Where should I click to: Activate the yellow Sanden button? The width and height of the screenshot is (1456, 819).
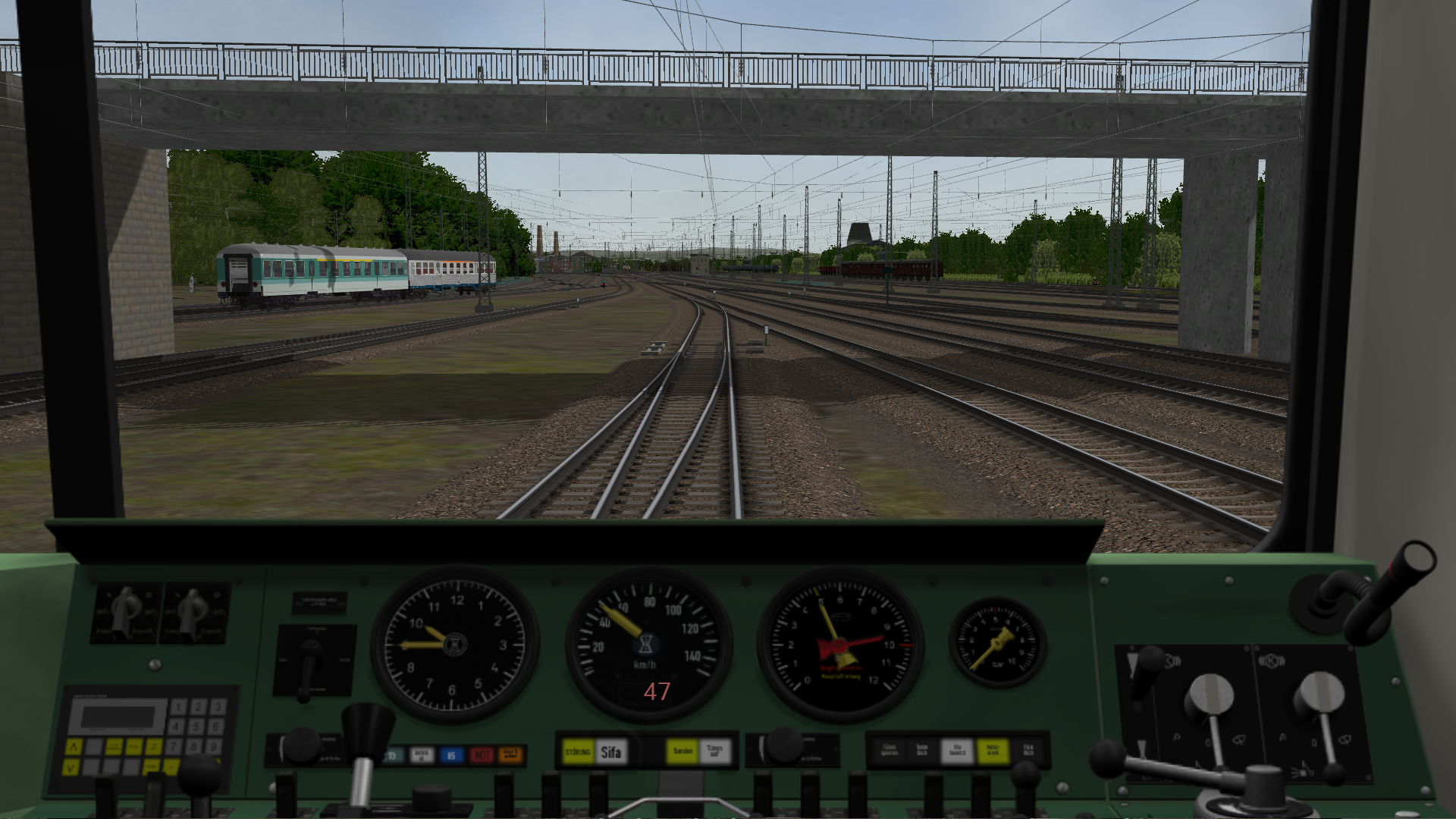click(x=682, y=752)
